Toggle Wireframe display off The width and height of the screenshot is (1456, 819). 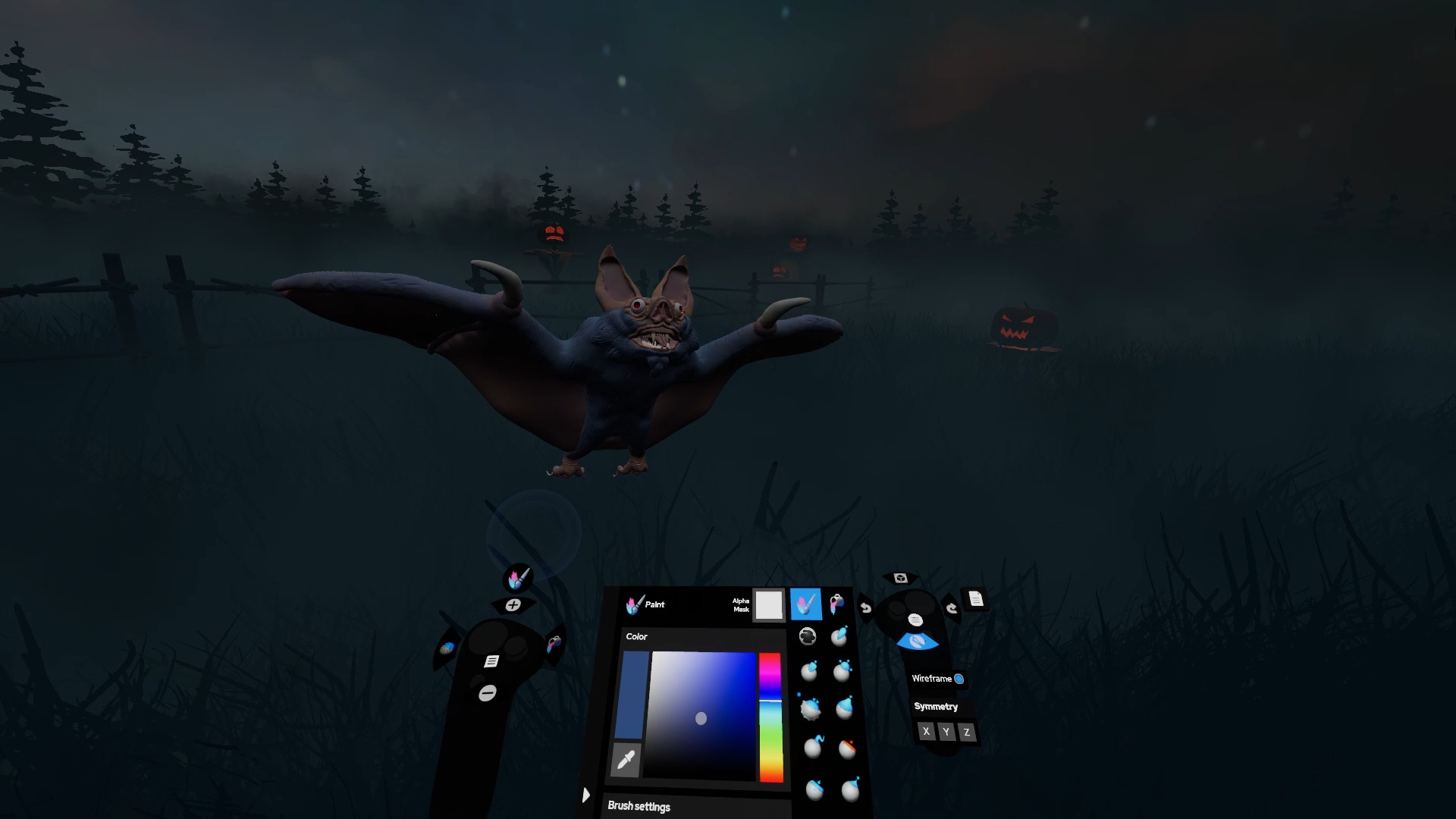[x=959, y=679]
